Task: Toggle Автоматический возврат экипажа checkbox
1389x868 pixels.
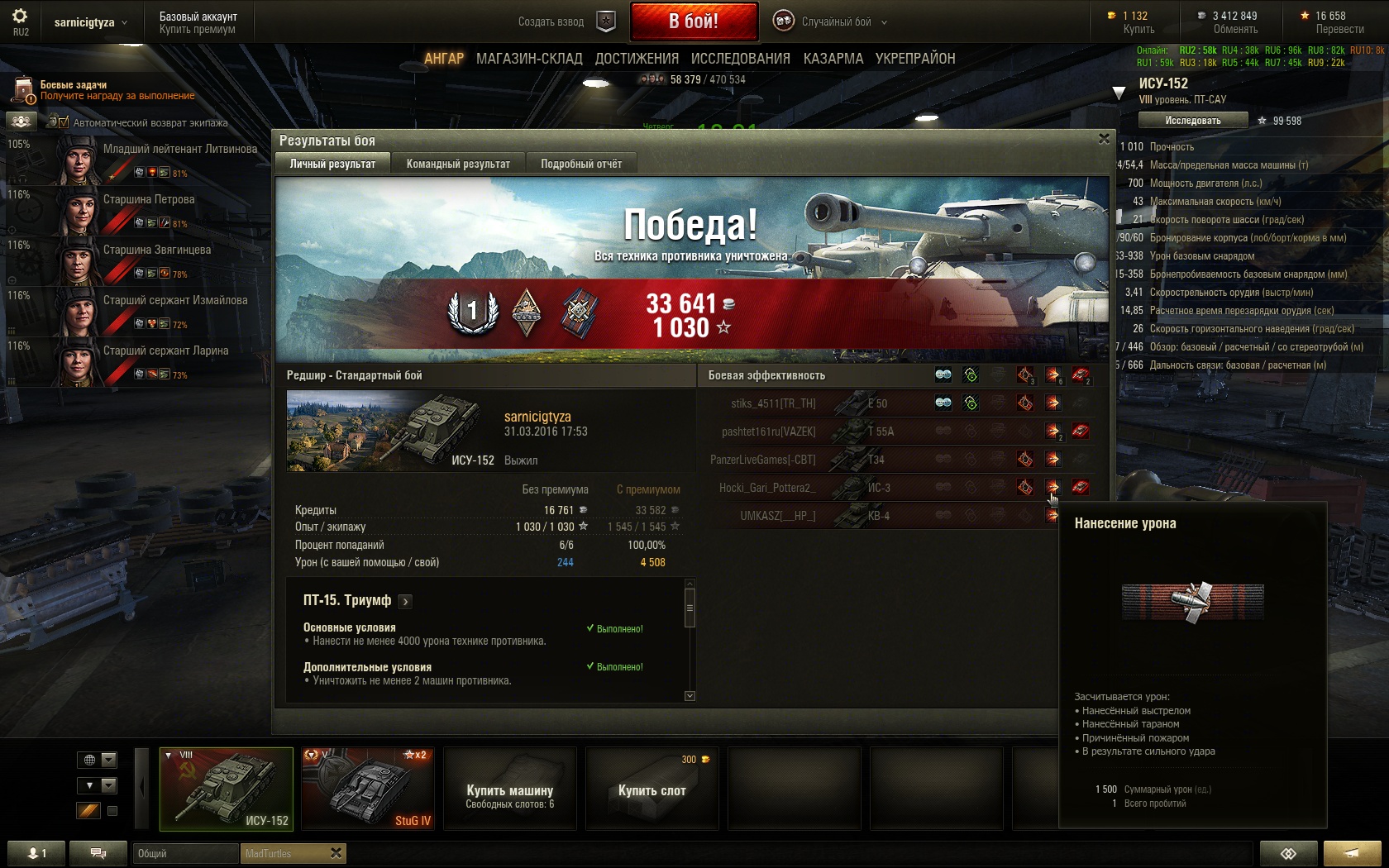Action: click(64, 122)
